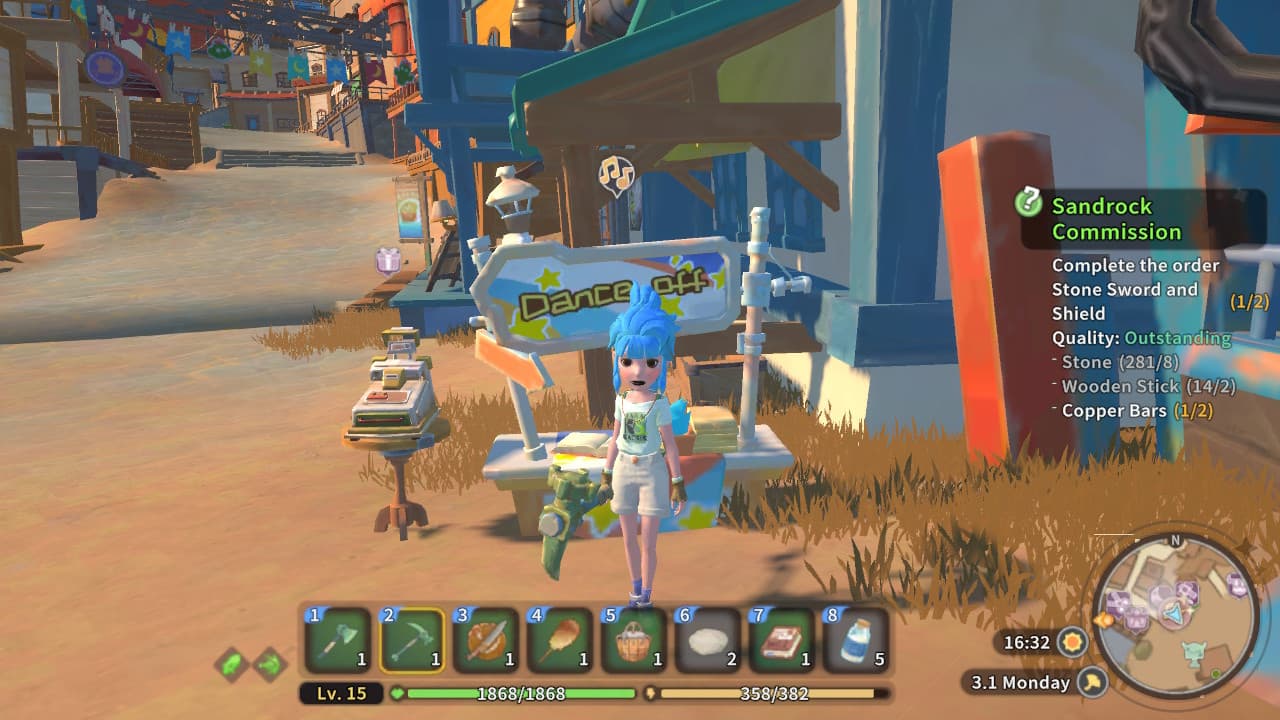Screen dimensions: 1280x720
Task: Select the pickaxe in hotbar slot 2
Action: point(412,640)
